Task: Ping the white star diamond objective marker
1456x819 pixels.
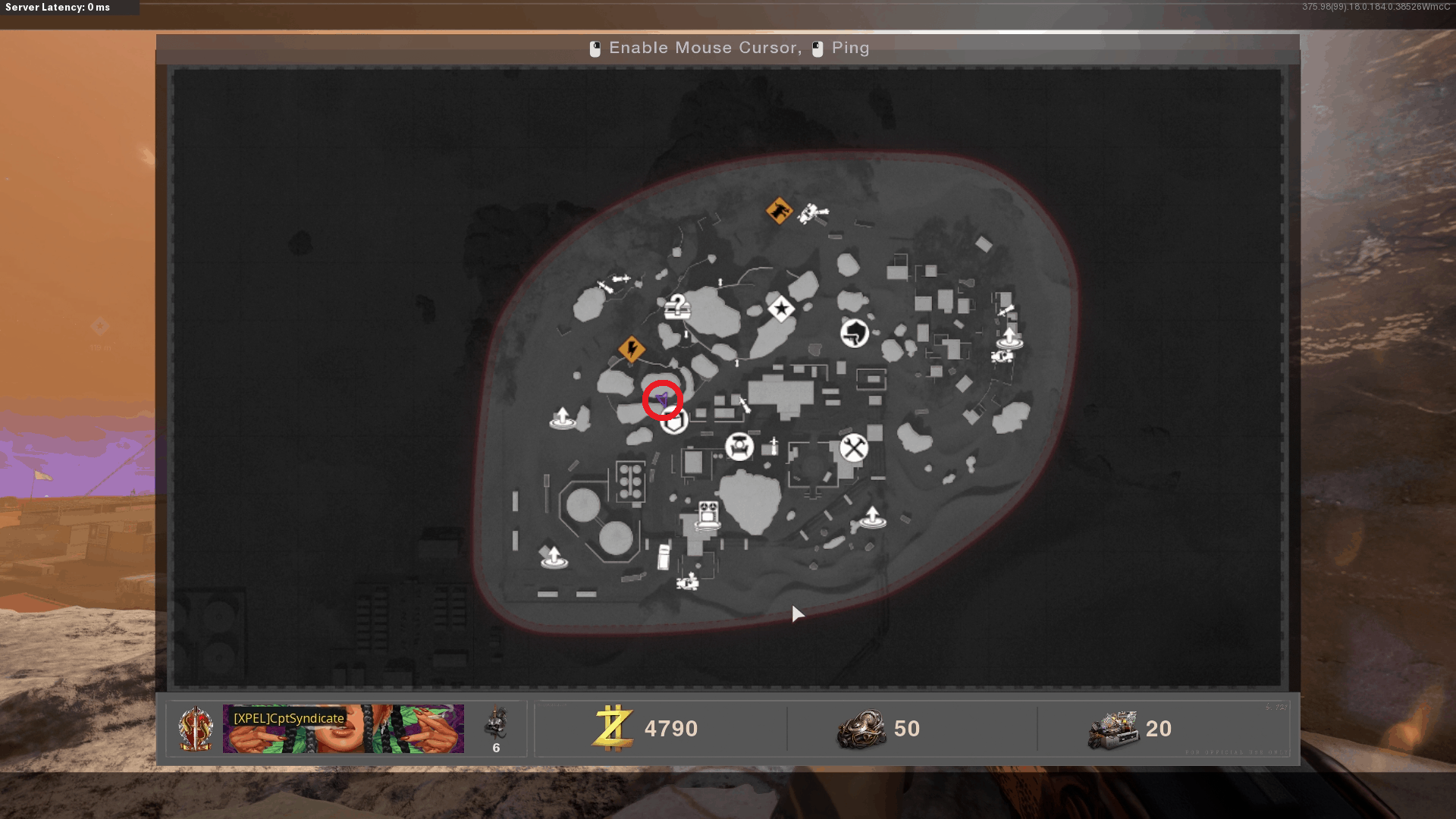Action: pyautogui.click(x=781, y=309)
